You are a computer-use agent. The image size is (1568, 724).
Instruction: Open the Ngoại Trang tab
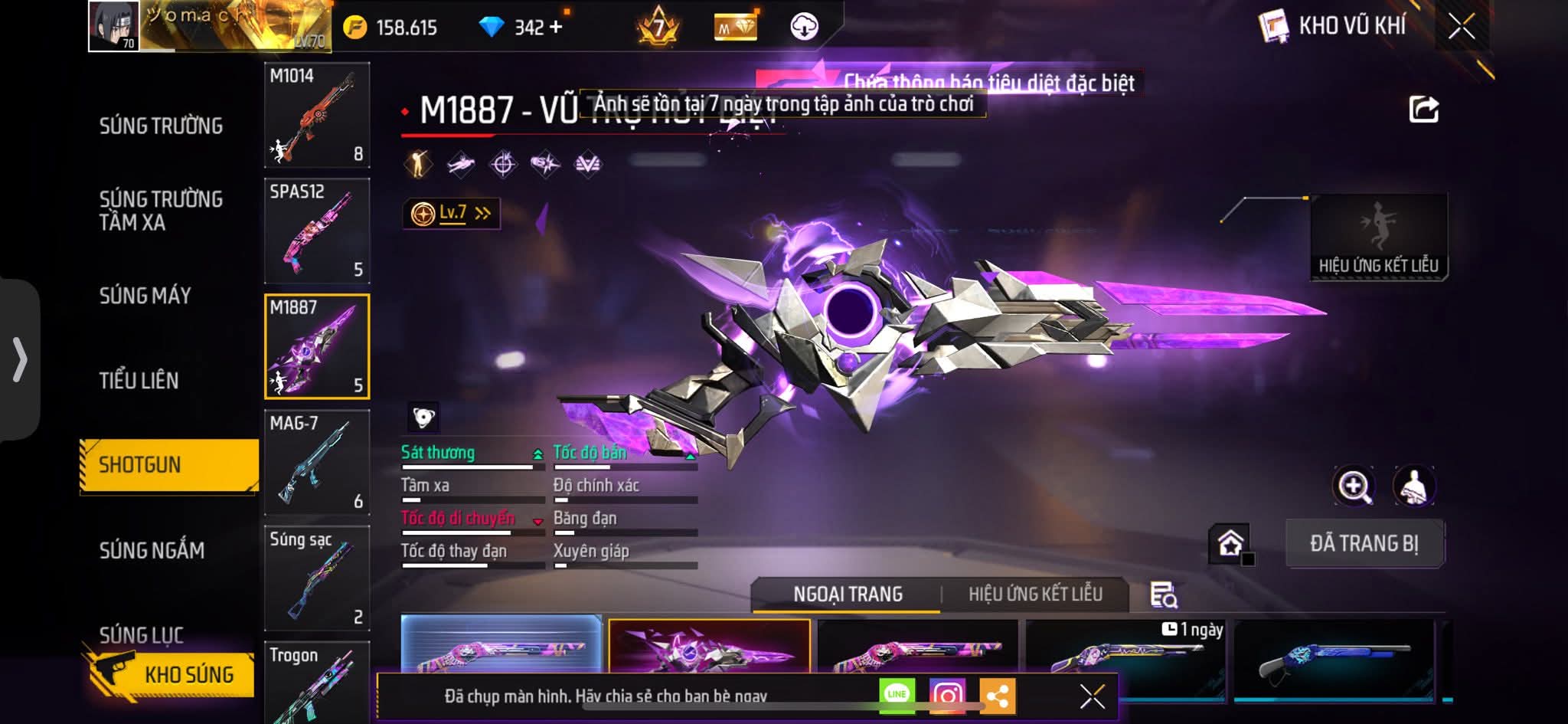848,594
